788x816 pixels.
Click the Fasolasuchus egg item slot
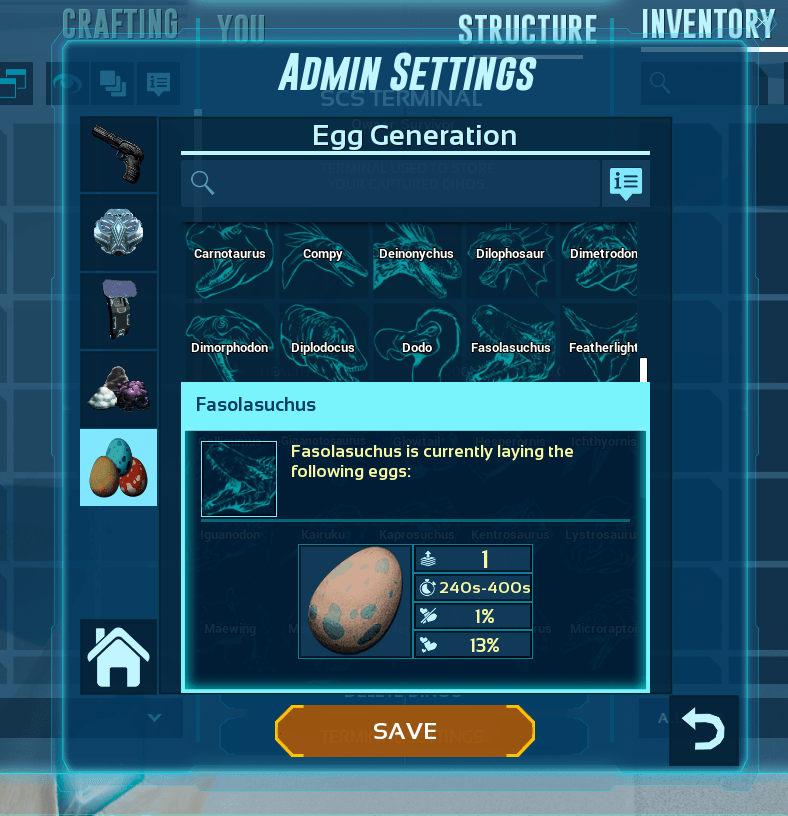(x=356, y=601)
